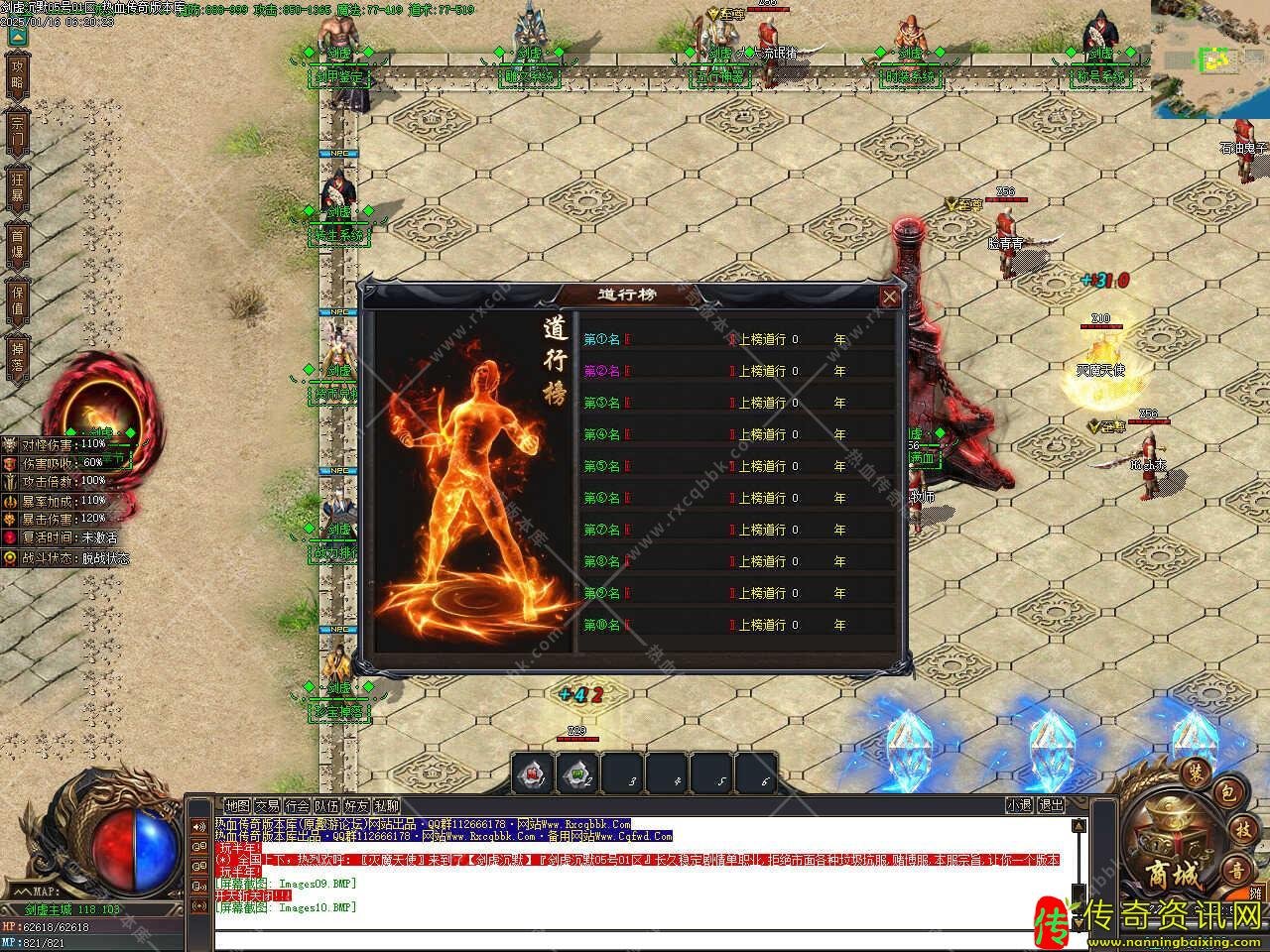
Task: Use the red potion in hotbar slot 1
Action: tap(534, 773)
